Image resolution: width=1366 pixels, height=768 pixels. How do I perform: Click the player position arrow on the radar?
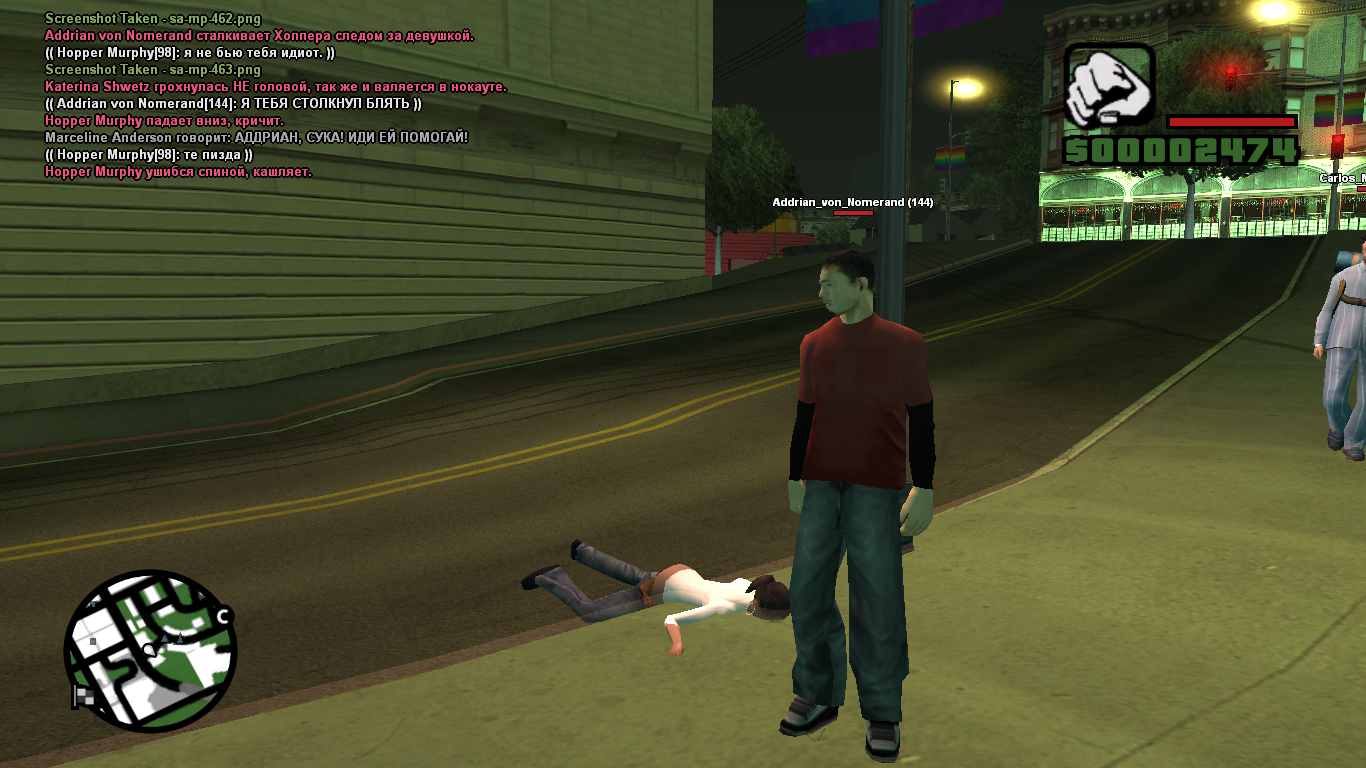pos(150,650)
